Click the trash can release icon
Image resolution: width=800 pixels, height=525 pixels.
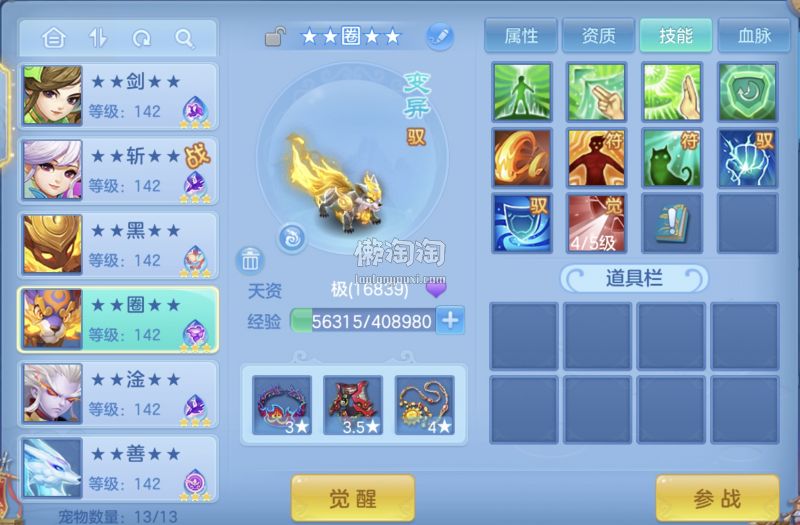(x=250, y=260)
